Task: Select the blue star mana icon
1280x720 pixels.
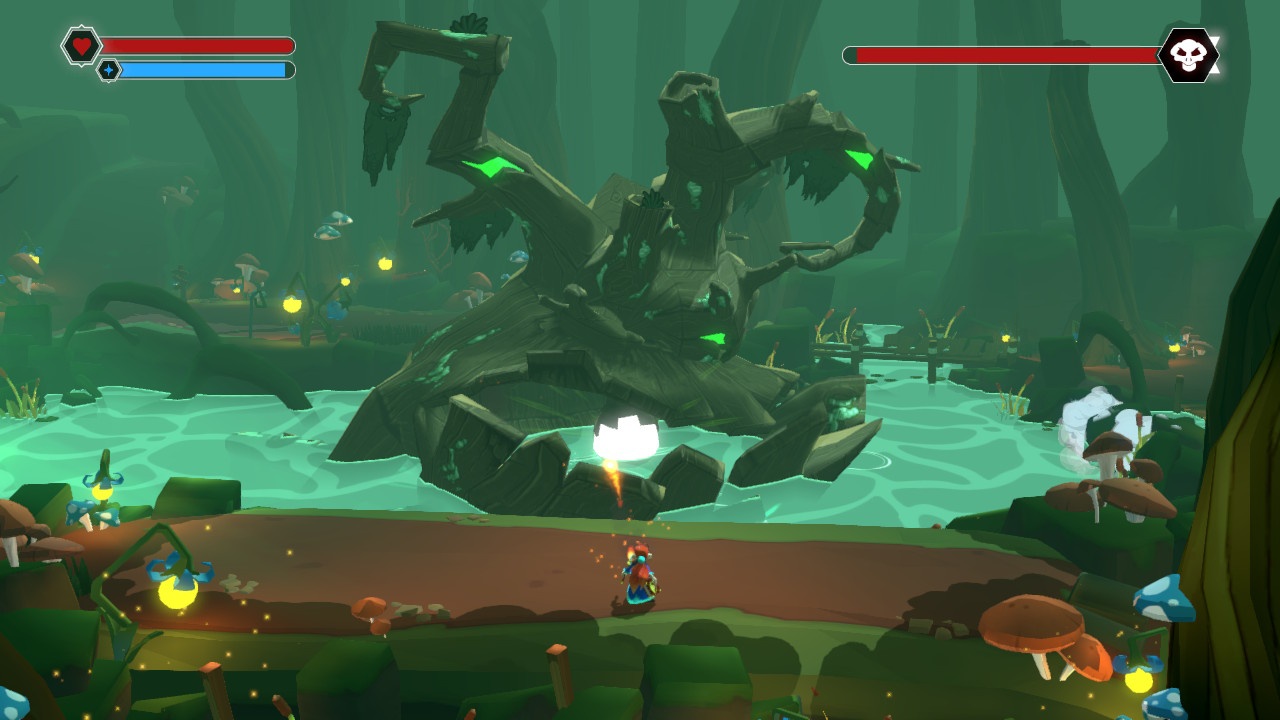Action: [109, 70]
